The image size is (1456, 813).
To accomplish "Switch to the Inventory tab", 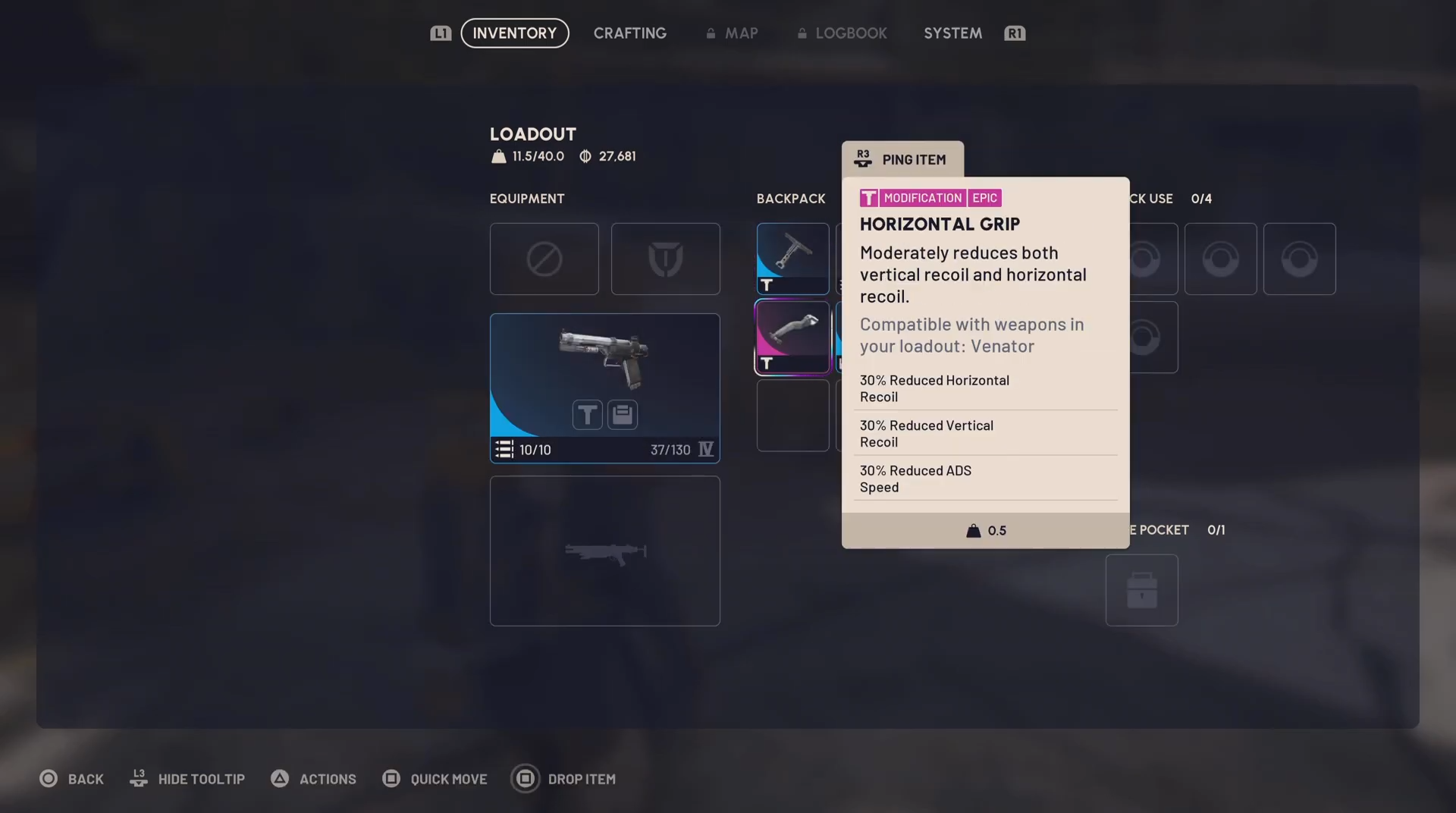I will [514, 33].
